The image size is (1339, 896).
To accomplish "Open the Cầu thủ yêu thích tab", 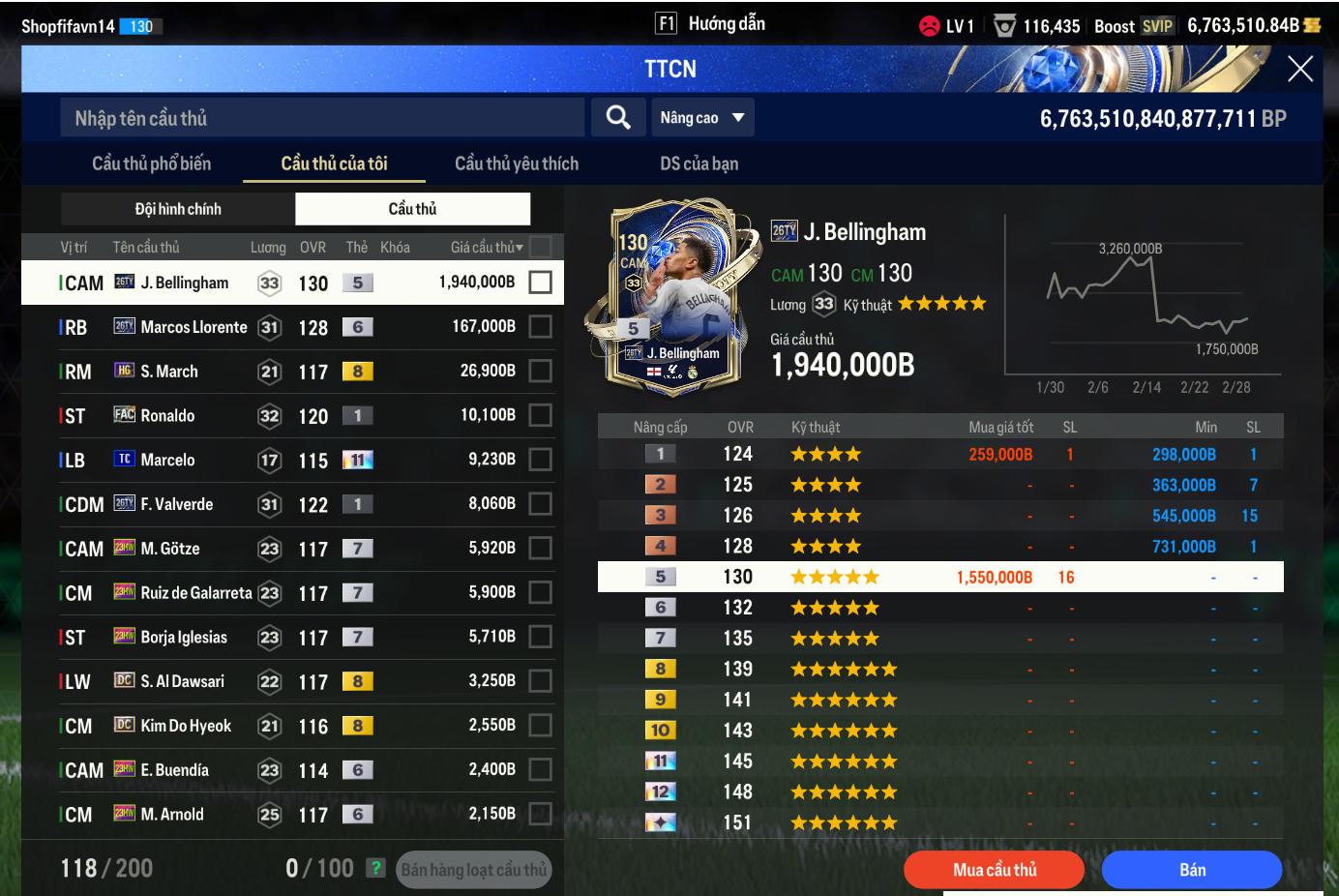I will click(x=517, y=164).
